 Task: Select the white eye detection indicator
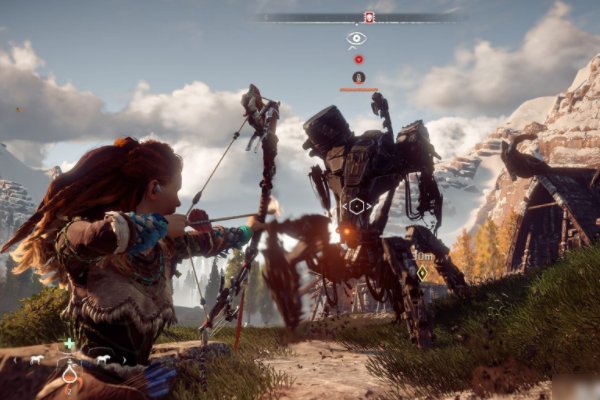coord(357,39)
